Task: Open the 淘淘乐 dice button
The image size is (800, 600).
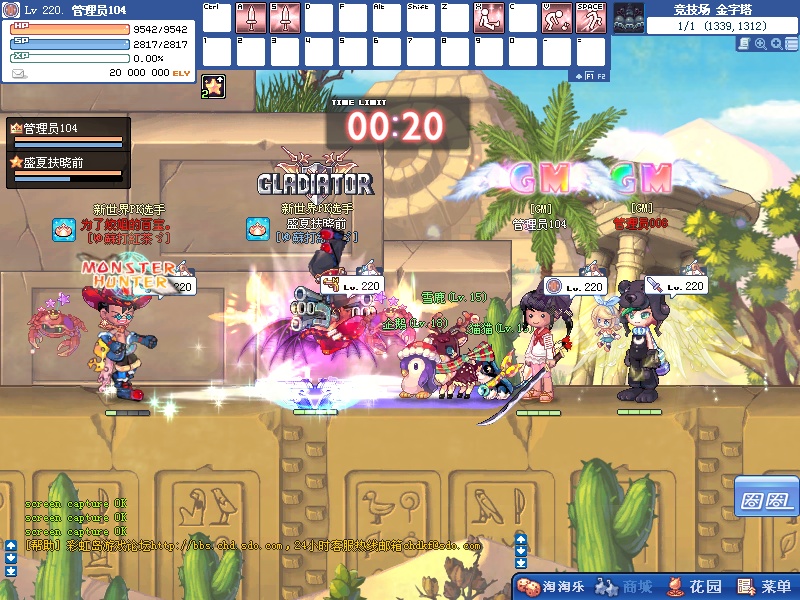Action: pos(551,587)
